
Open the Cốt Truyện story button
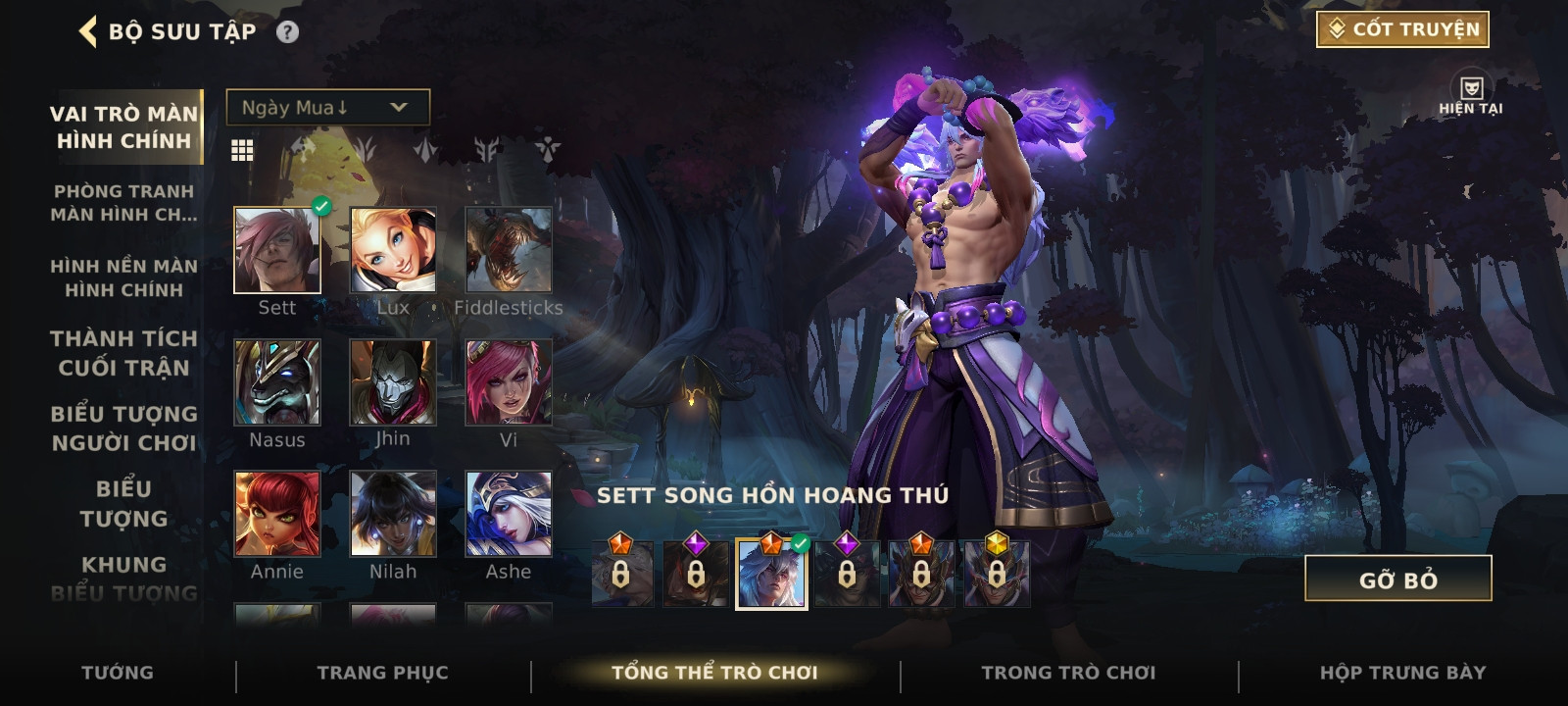point(1402,29)
